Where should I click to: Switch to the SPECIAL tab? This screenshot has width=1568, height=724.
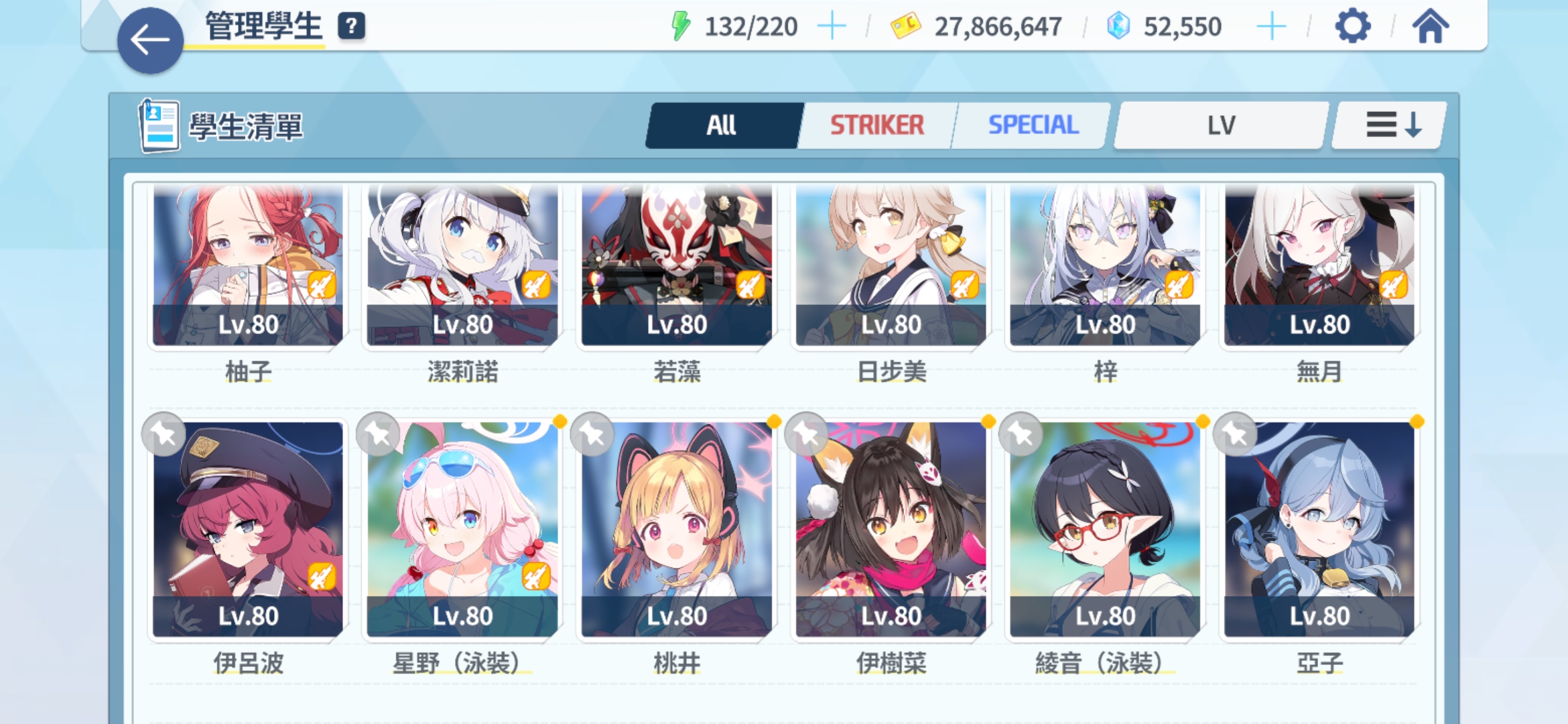coord(1033,125)
